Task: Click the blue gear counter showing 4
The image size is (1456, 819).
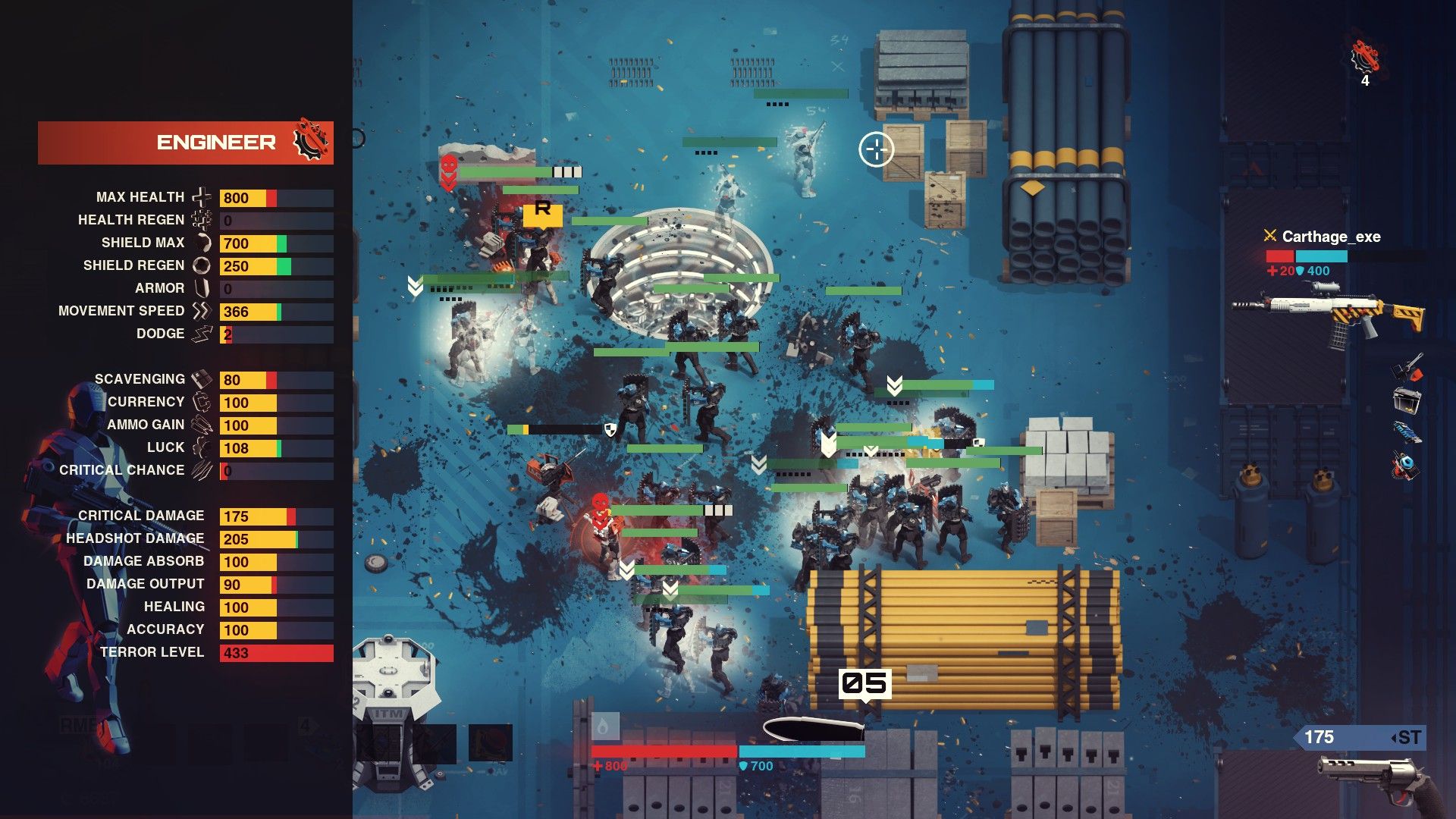Action: tap(1365, 57)
